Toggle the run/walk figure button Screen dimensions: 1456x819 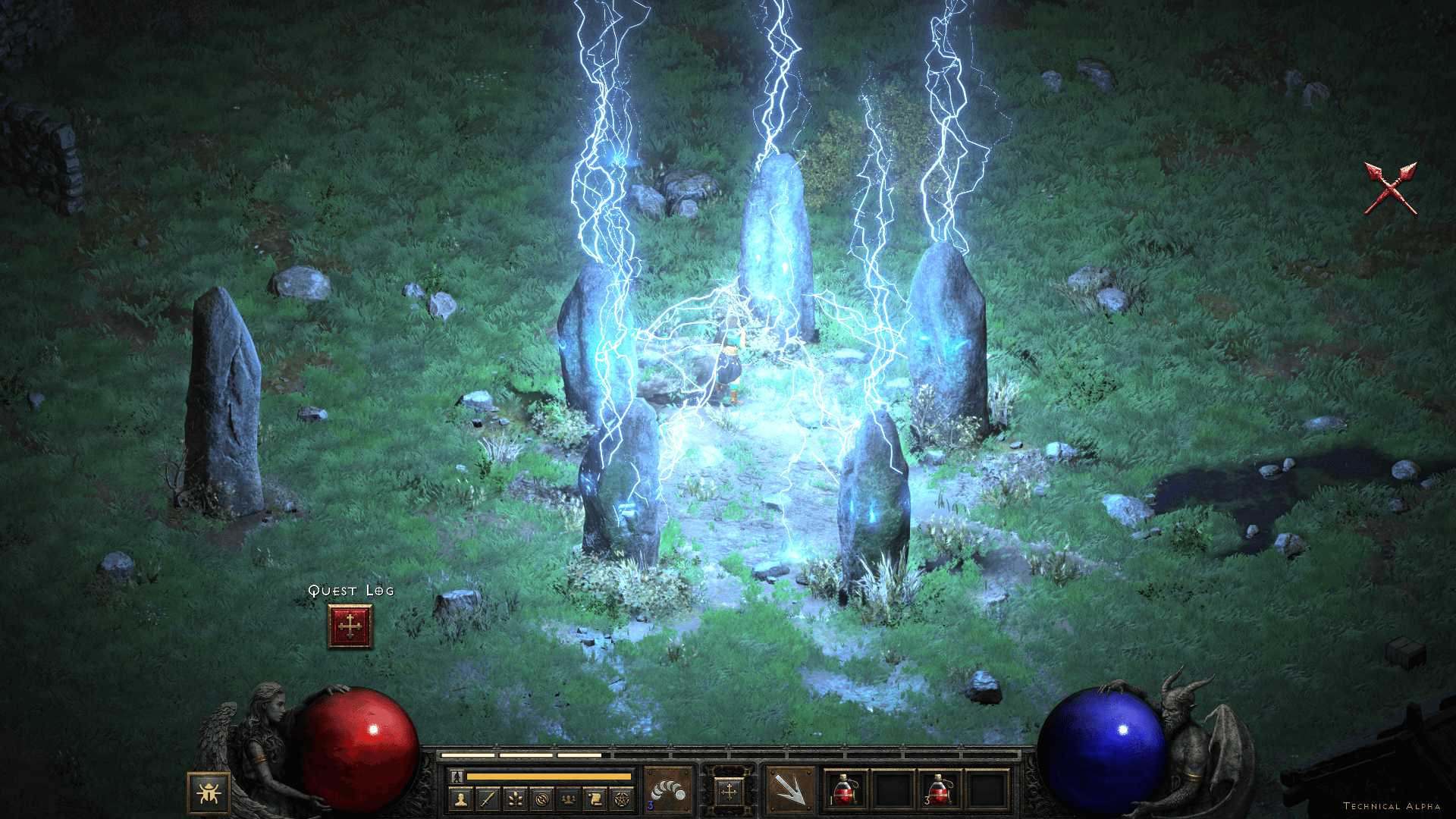point(457,777)
